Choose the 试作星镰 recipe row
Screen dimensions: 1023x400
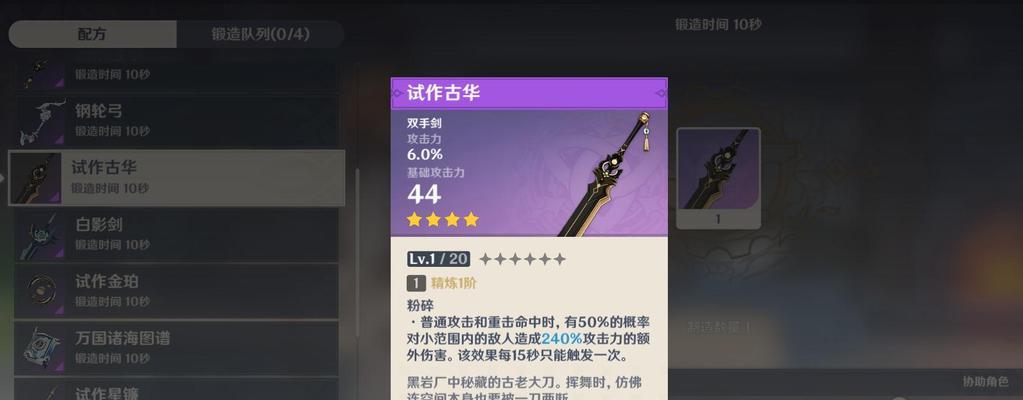177,390
